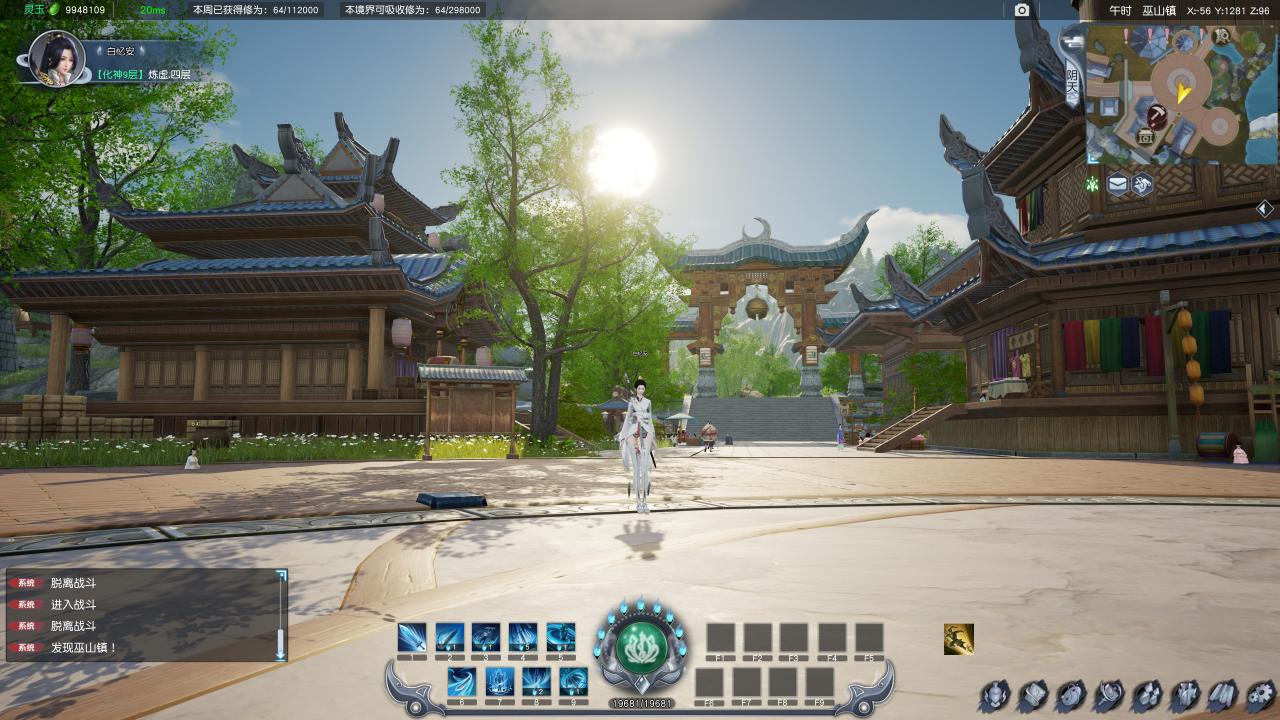Image resolution: width=1280 pixels, height=720 pixels.
Task: Activate the sword skill in slot 1
Action: tap(412, 637)
